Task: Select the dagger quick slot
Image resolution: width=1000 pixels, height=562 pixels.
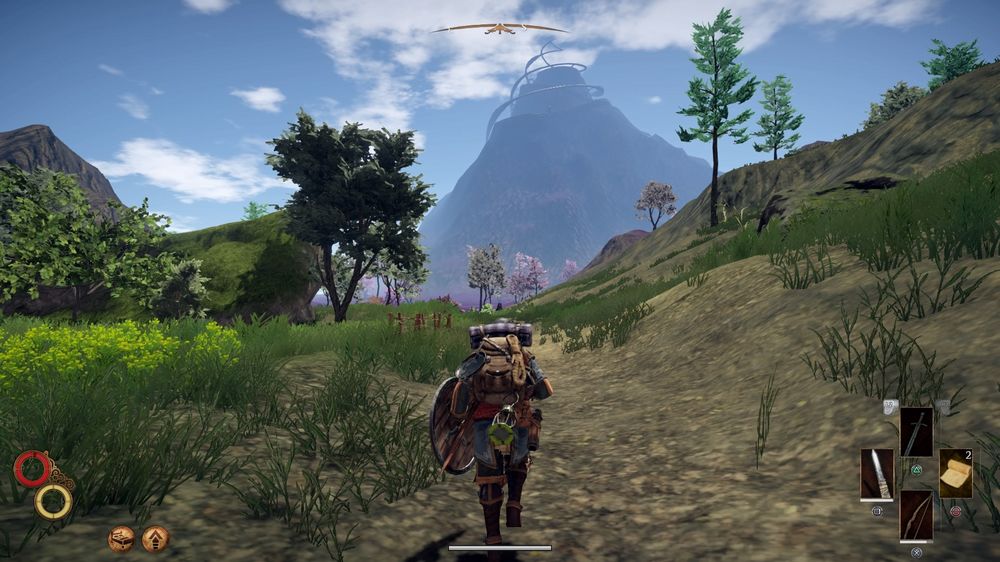Action: [876, 473]
